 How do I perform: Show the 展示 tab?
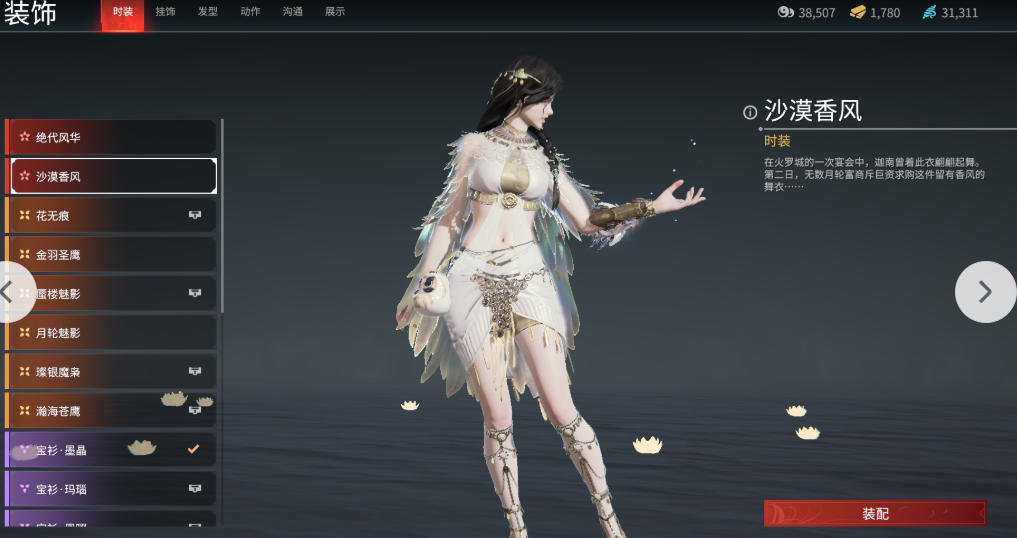click(335, 12)
